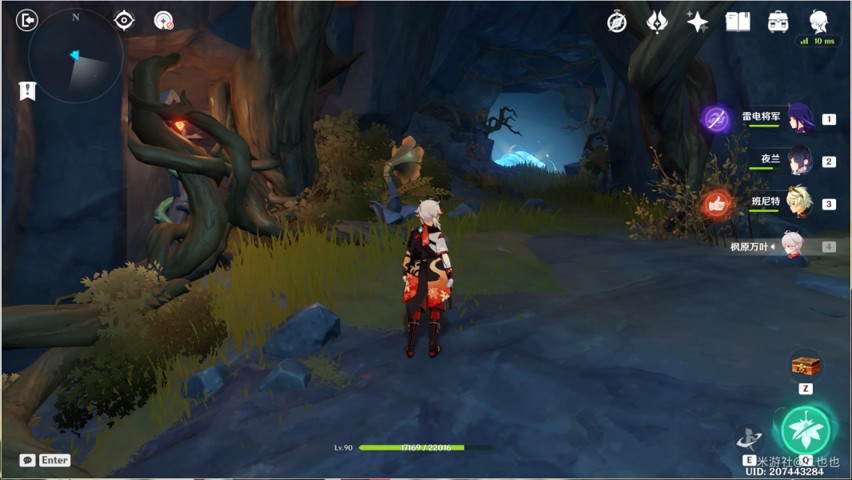Image resolution: width=852 pixels, height=480 pixels.
Task: Open the Paimon head menu icon
Action: pyautogui.click(x=819, y=20)
